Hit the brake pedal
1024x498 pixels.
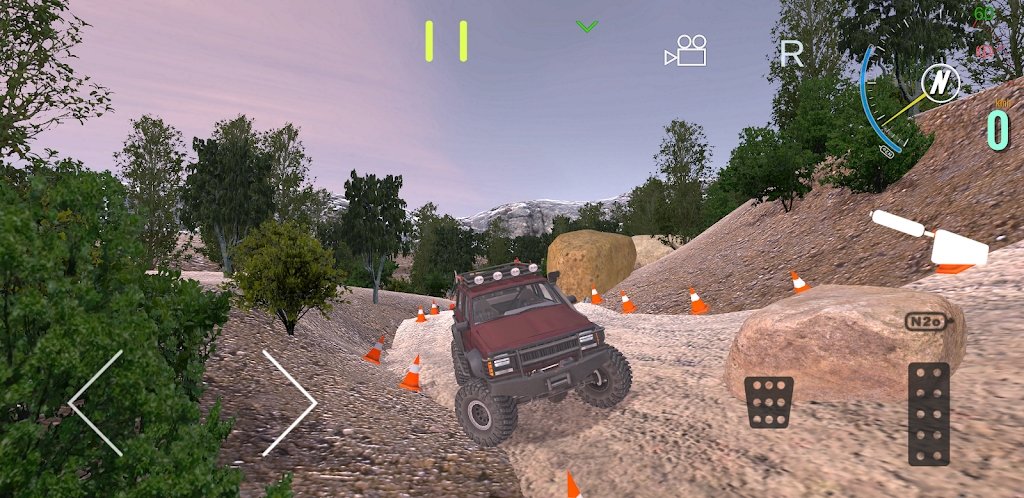[769, 402]
